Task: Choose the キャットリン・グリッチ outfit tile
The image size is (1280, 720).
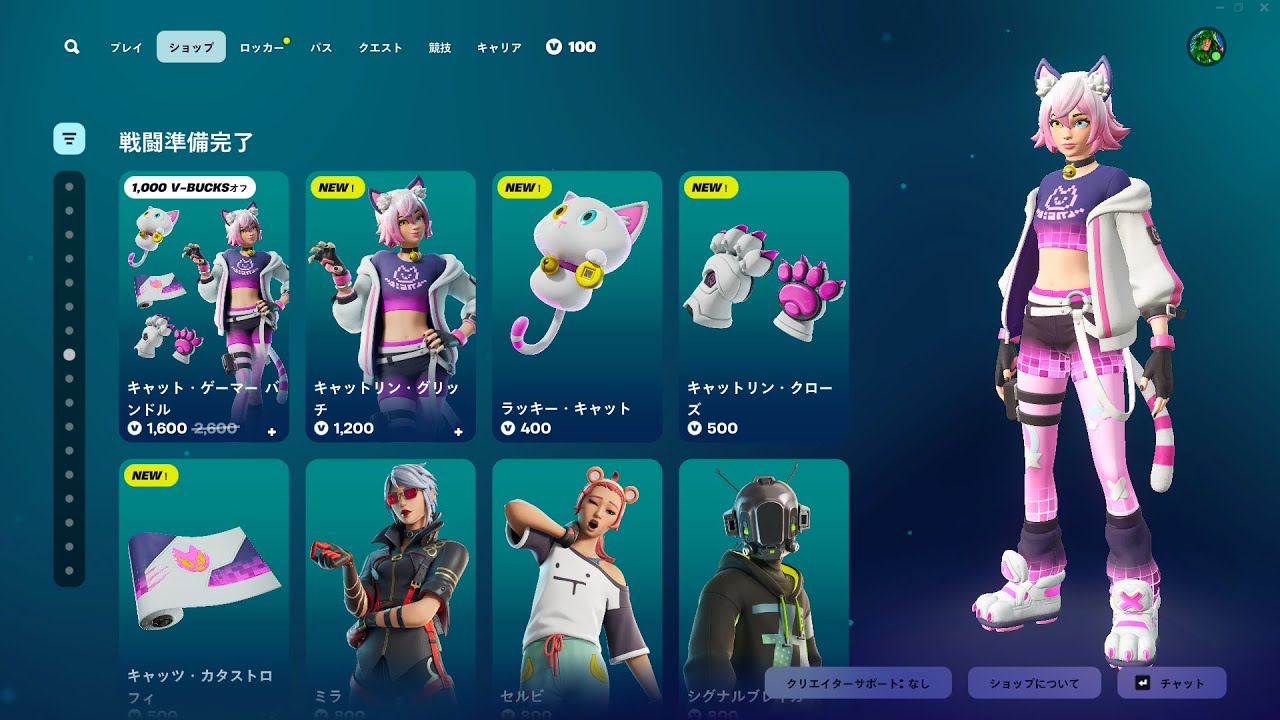Action: point(391,306)
